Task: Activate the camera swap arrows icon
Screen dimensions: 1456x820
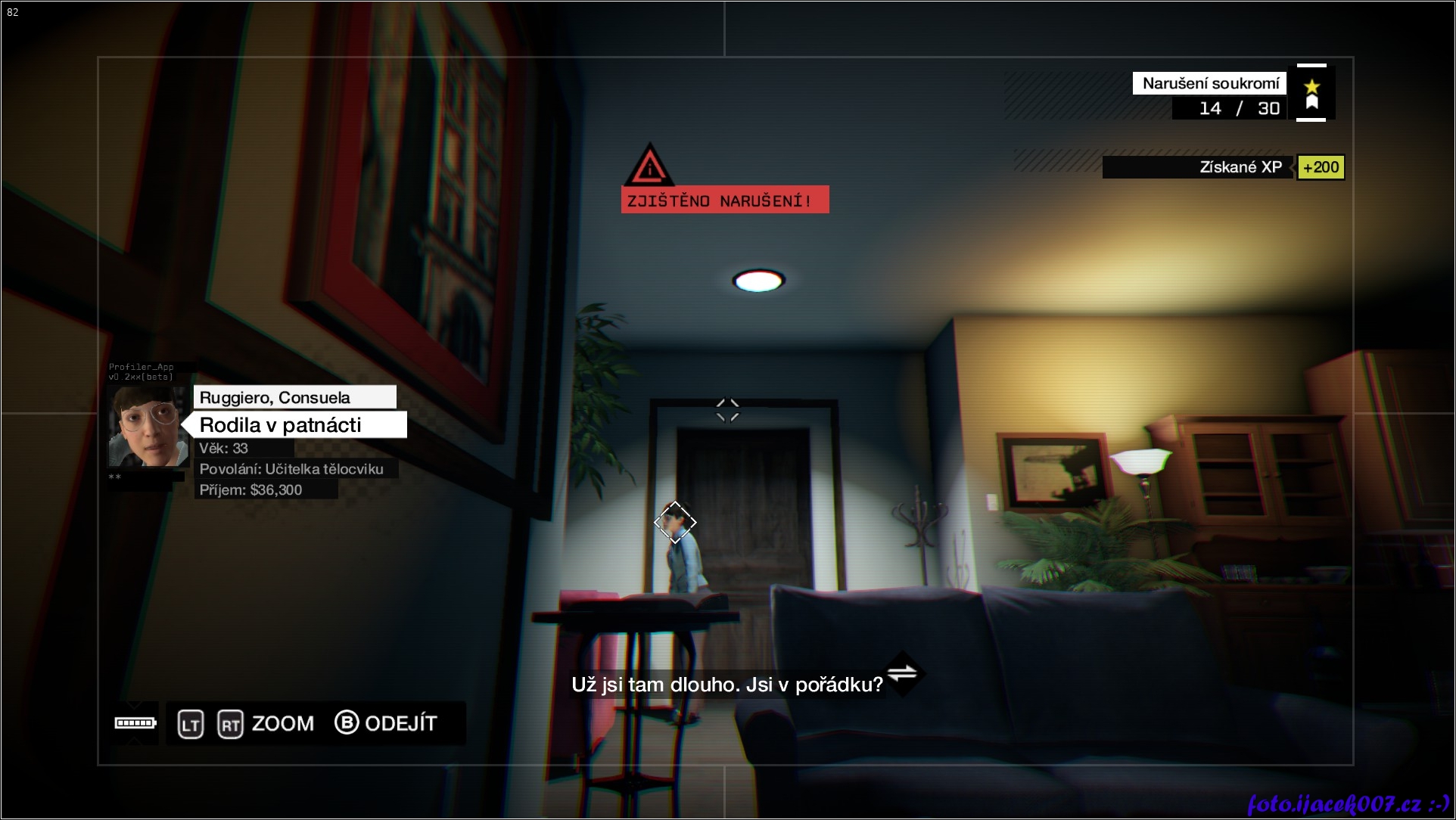Action: point(902,672)
